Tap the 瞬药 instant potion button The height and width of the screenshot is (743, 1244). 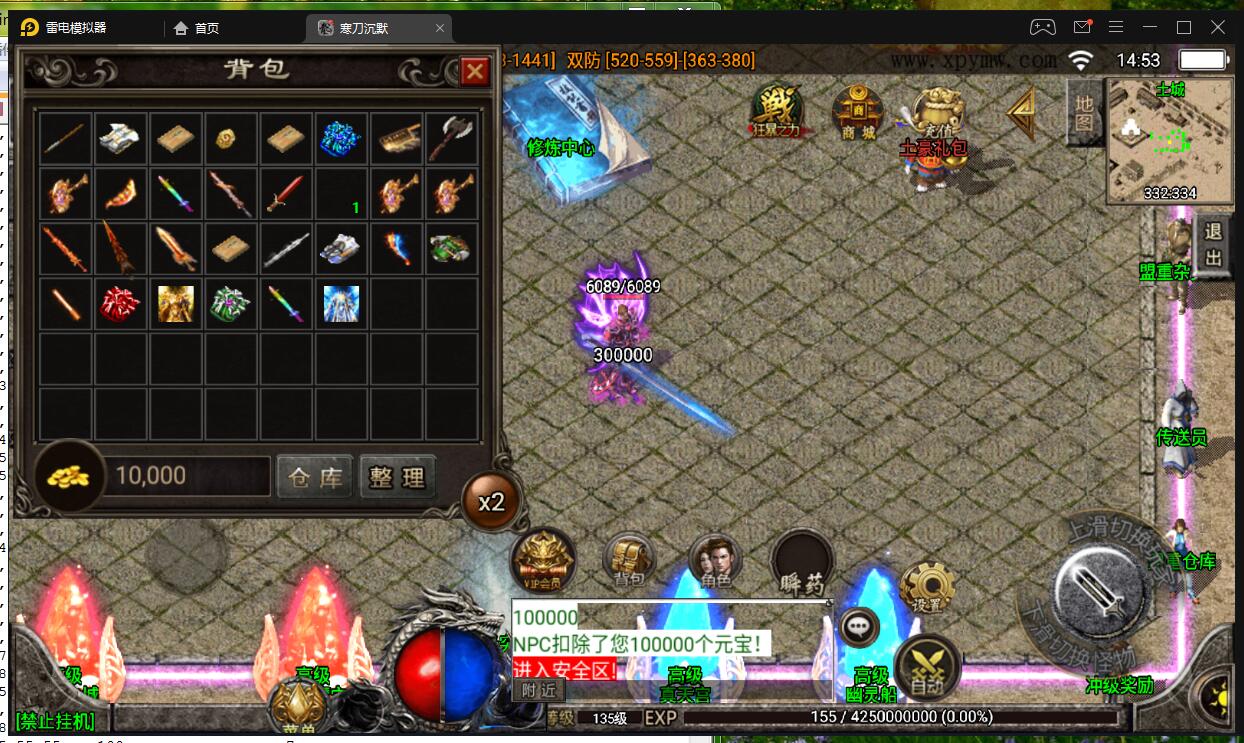802,562
